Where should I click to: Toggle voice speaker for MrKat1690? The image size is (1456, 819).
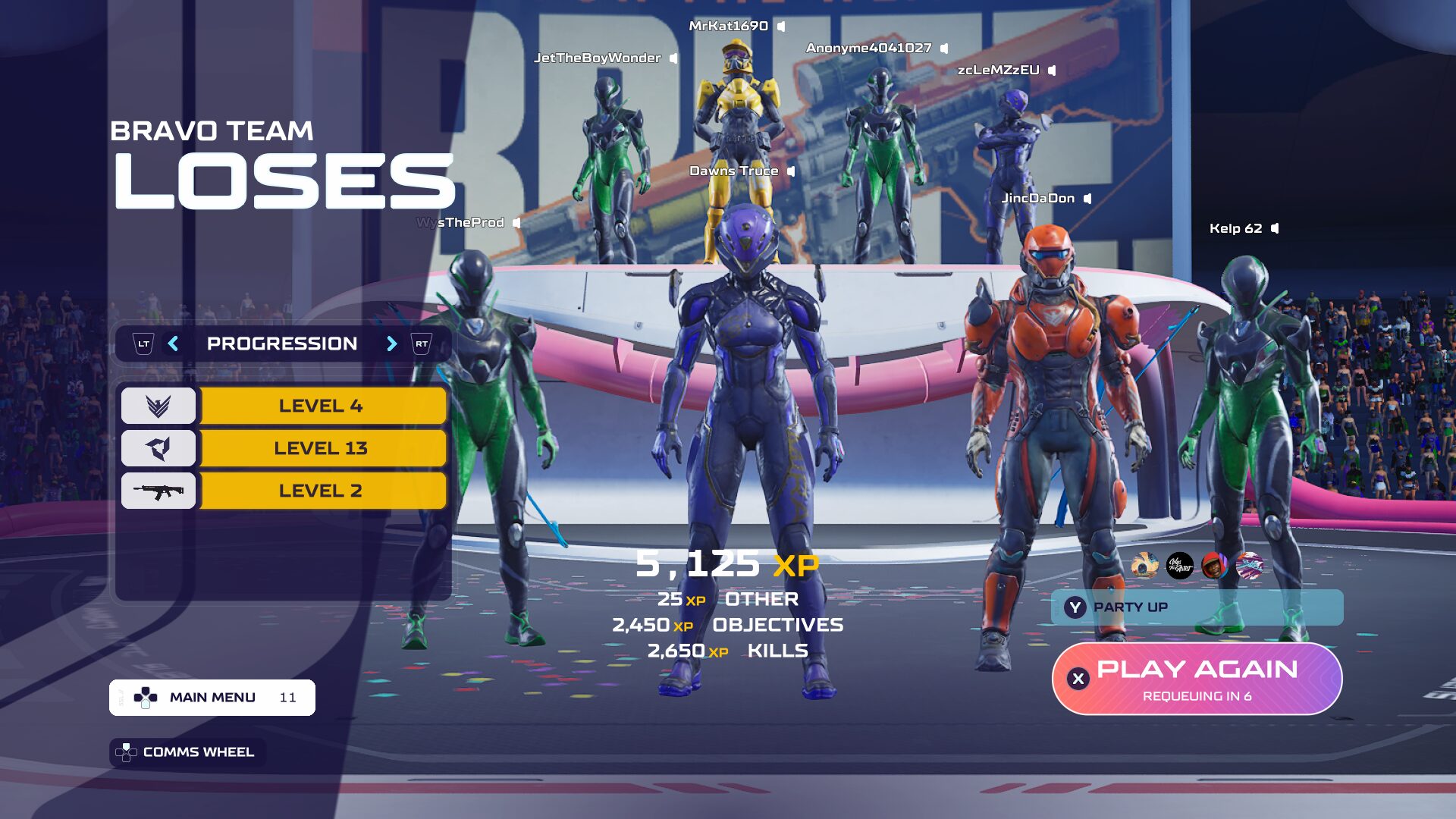(781, 27)
